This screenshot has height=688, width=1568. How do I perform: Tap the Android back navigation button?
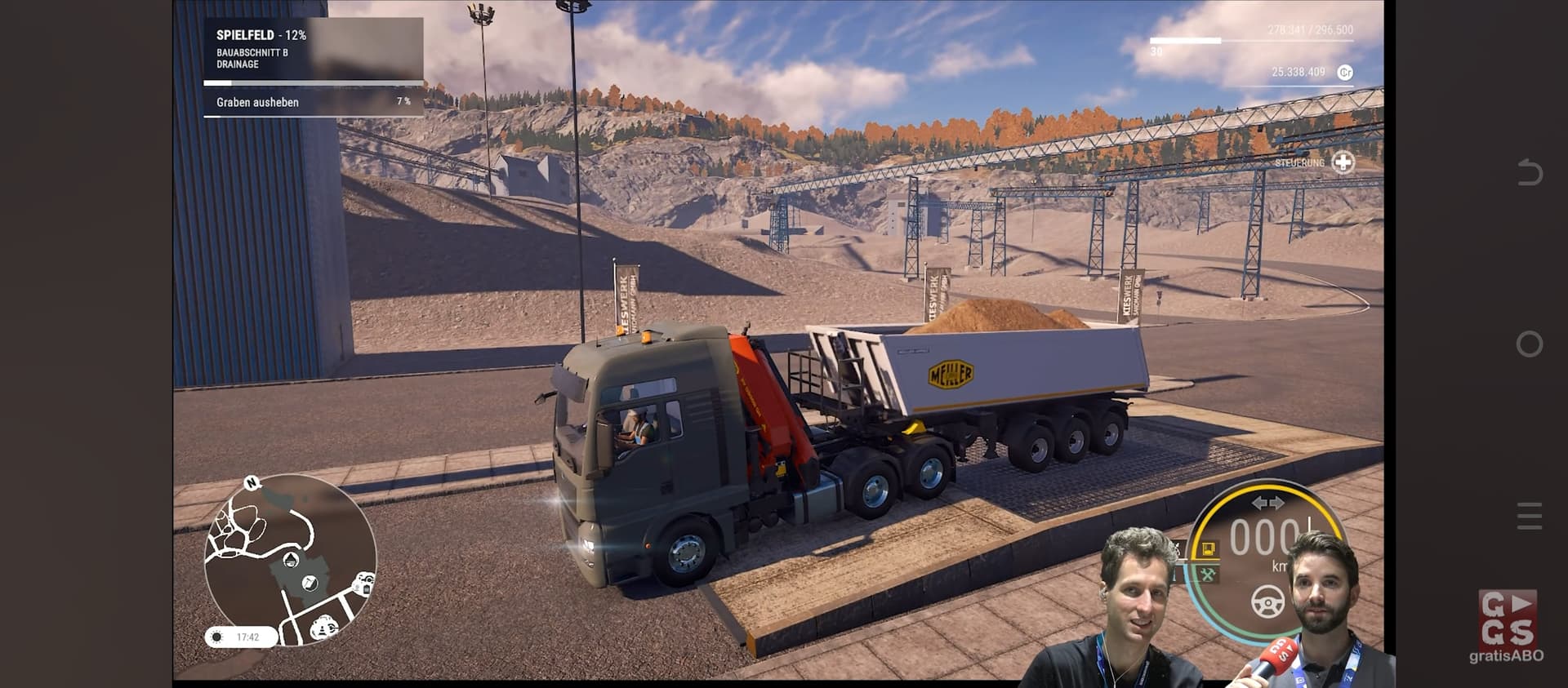pos(1529,173)
